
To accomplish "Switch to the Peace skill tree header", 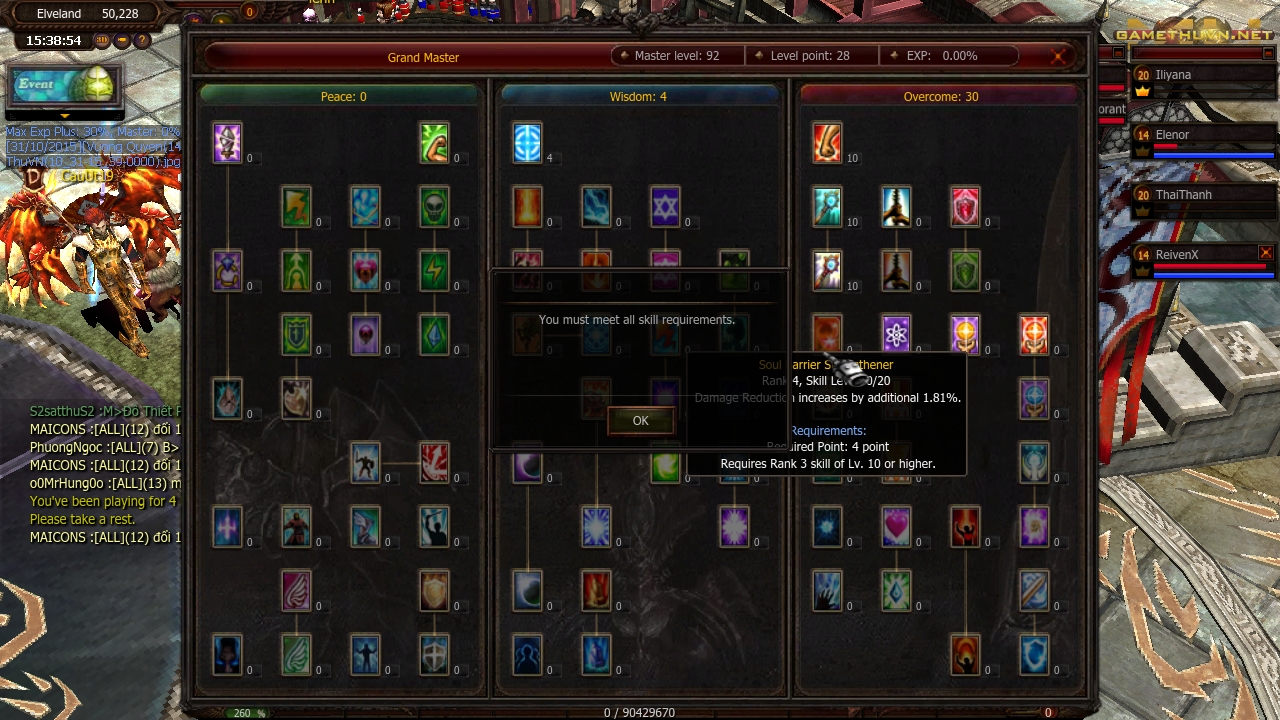I will (343, 97).
